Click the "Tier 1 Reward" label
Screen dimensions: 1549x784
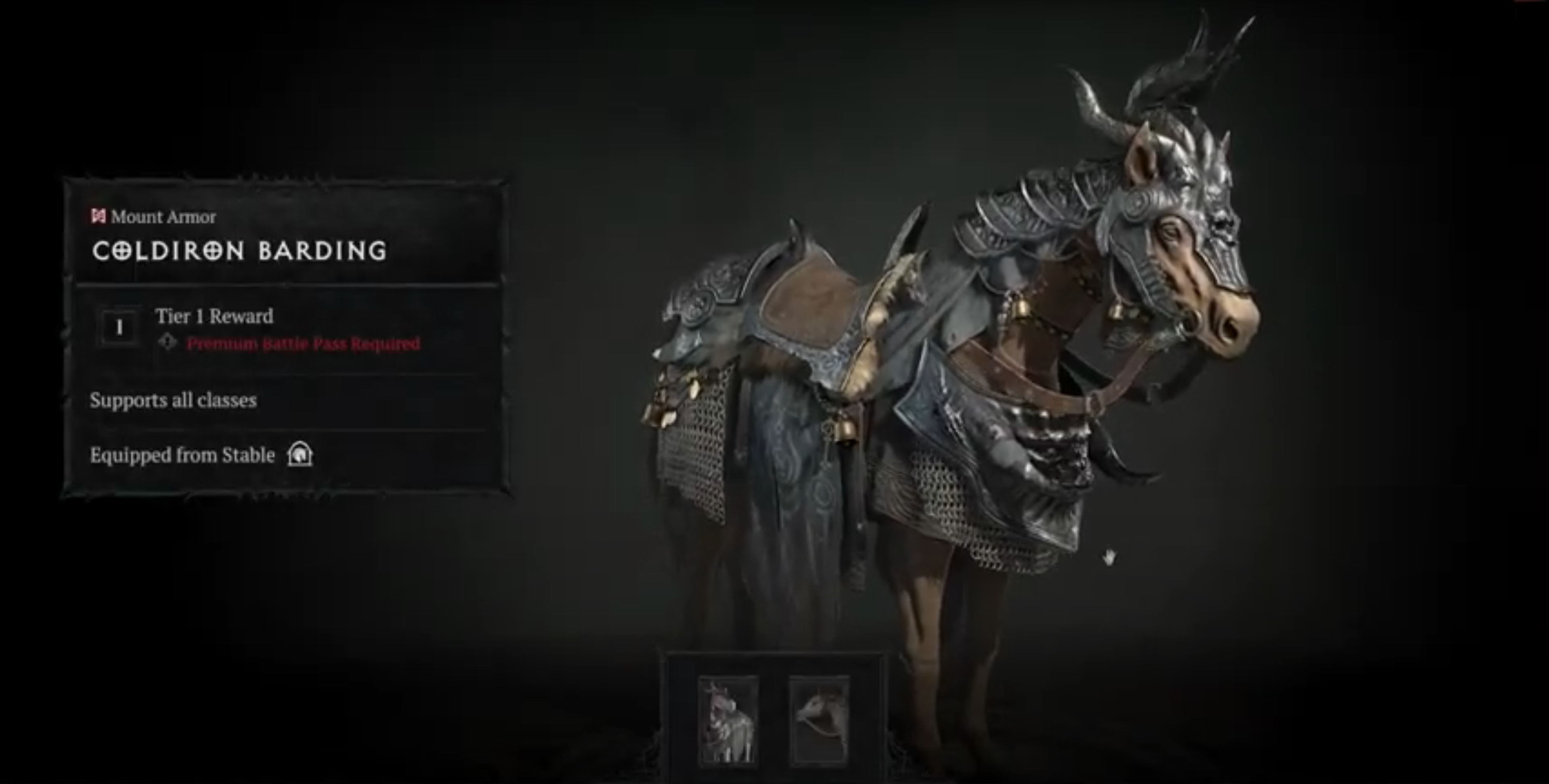click(x=215, y=316)
